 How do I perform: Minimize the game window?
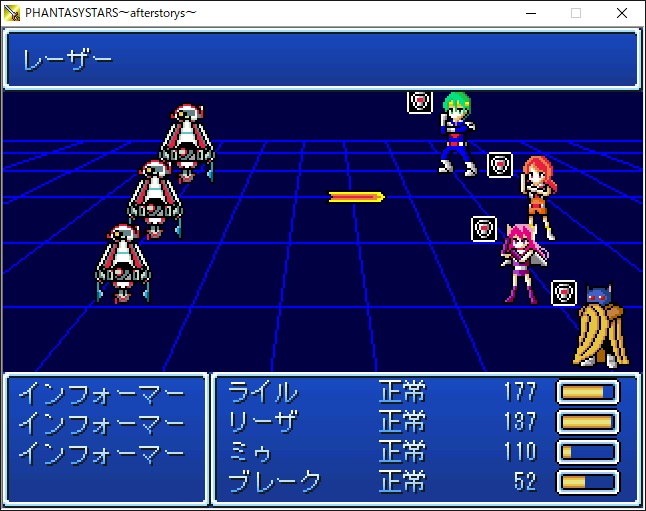pyautogui.click(x=530, y=13)
